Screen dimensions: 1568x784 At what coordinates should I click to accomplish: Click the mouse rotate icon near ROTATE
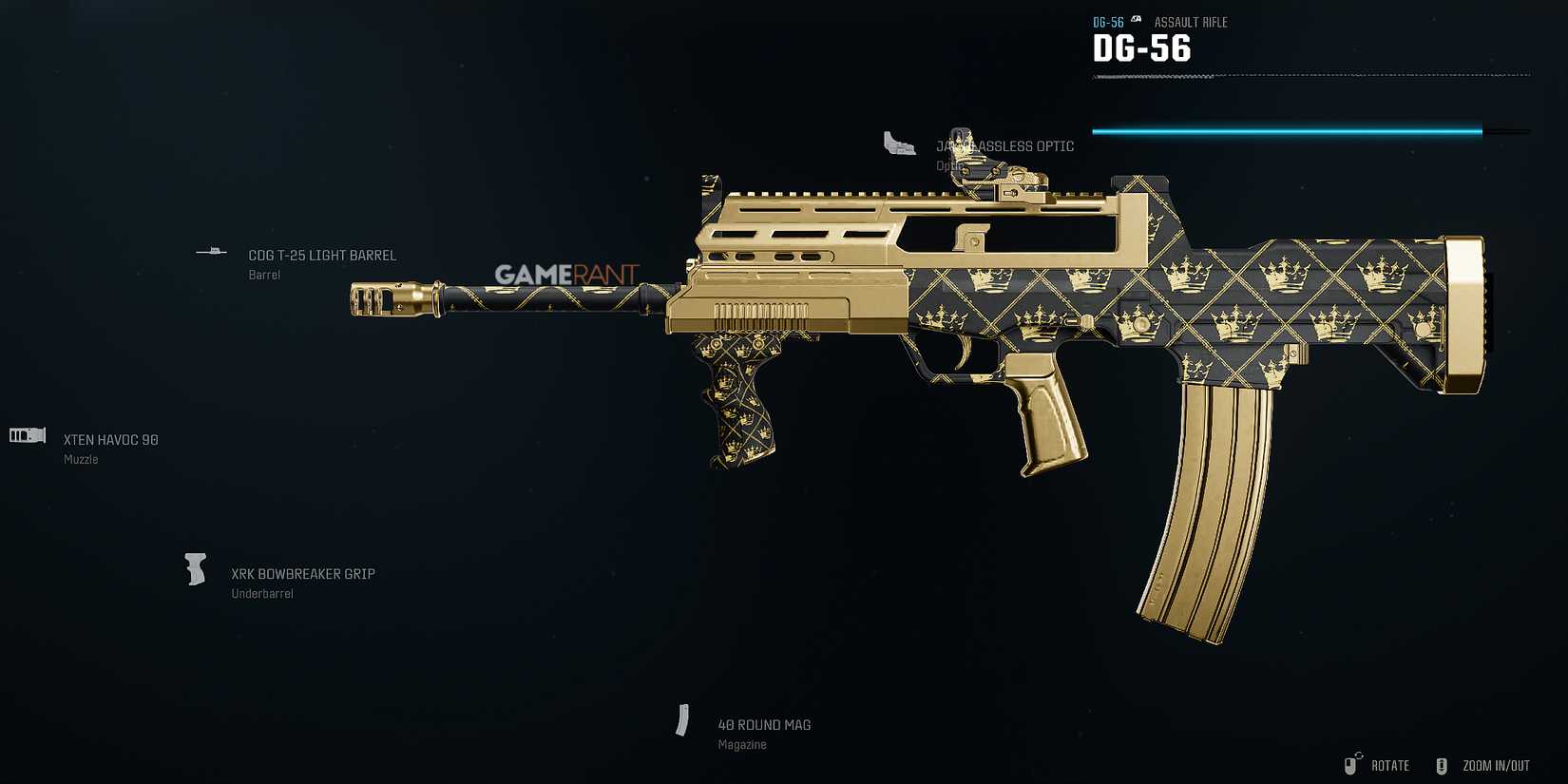[1350, 764]
